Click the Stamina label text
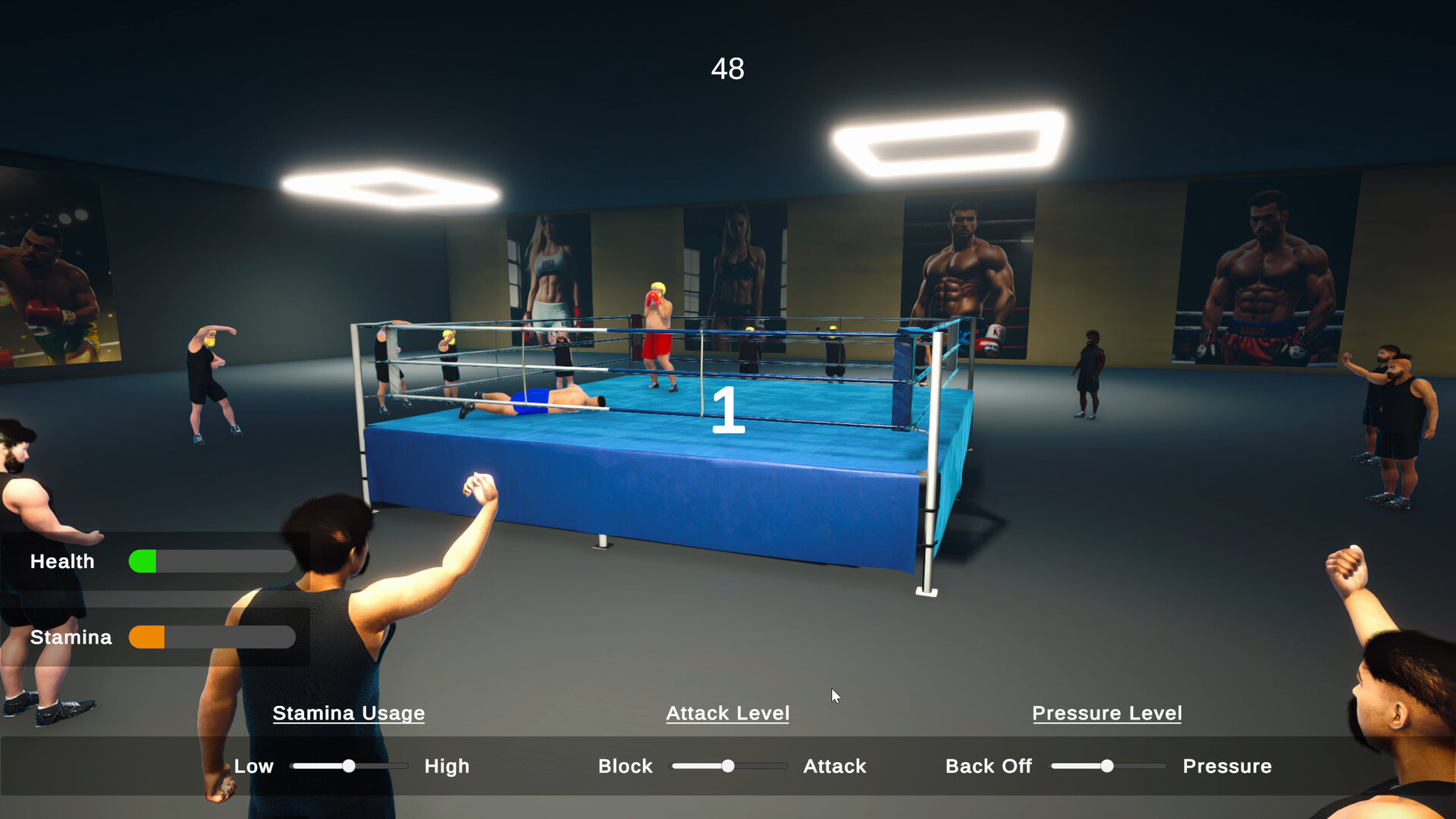Viewport: 1456px width, 819px height. tap(71, 637)
